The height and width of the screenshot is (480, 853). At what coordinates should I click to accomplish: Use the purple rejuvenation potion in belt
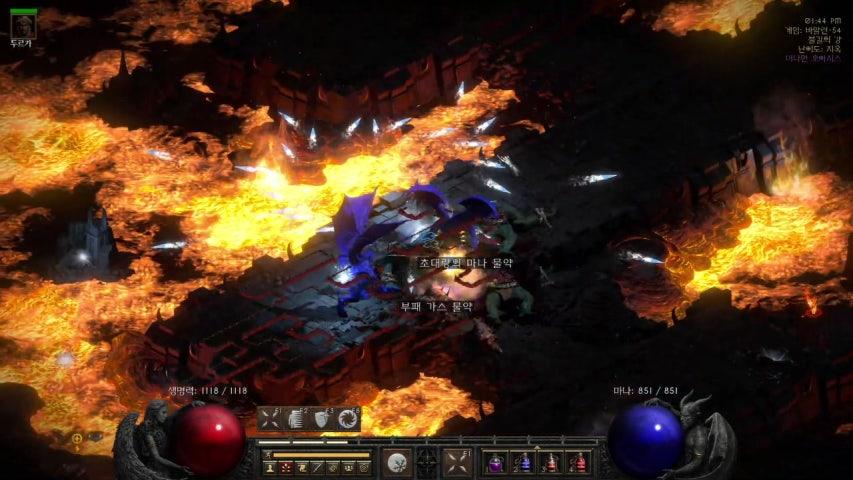[495, 463]
